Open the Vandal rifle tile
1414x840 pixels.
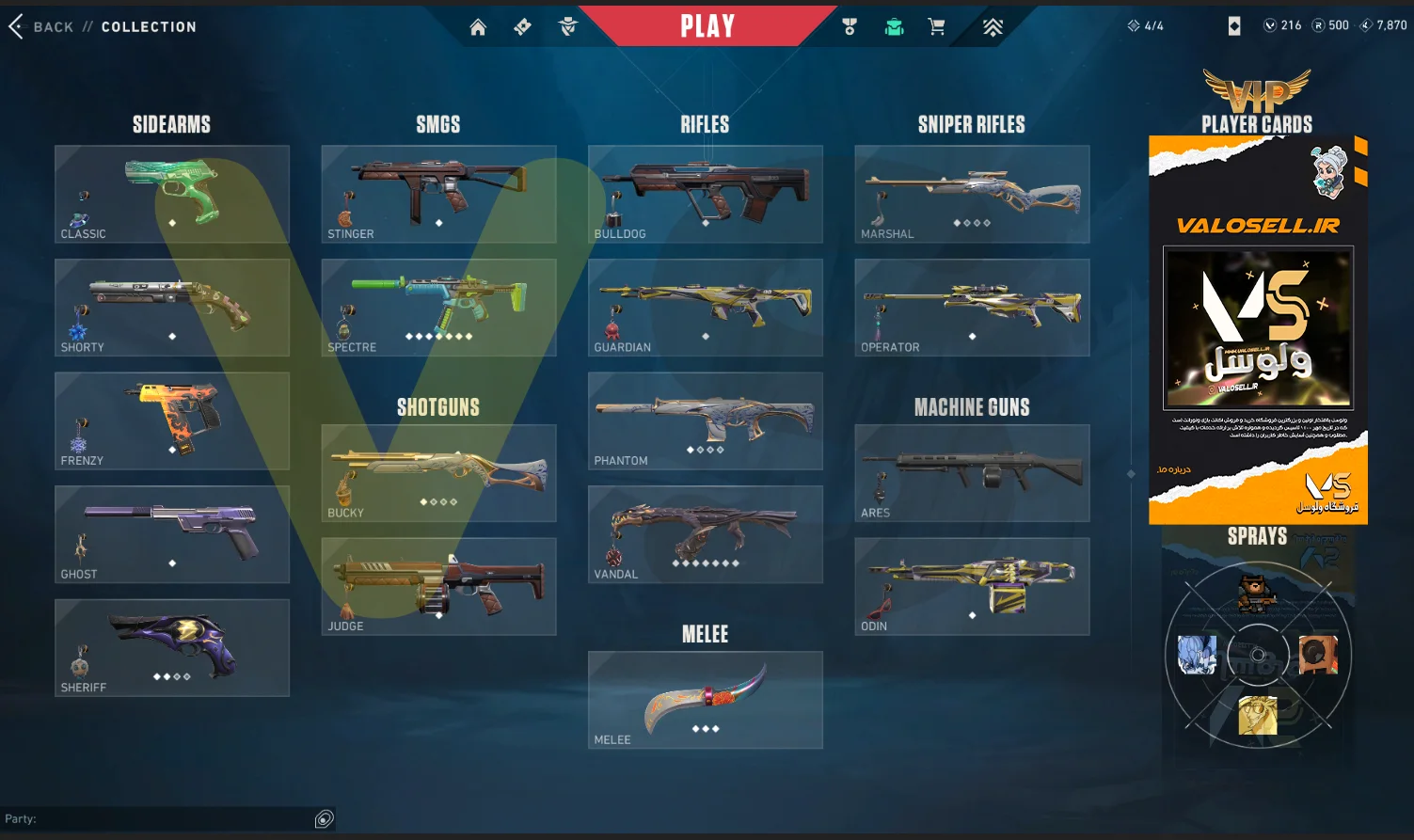[x=706, y=534]
